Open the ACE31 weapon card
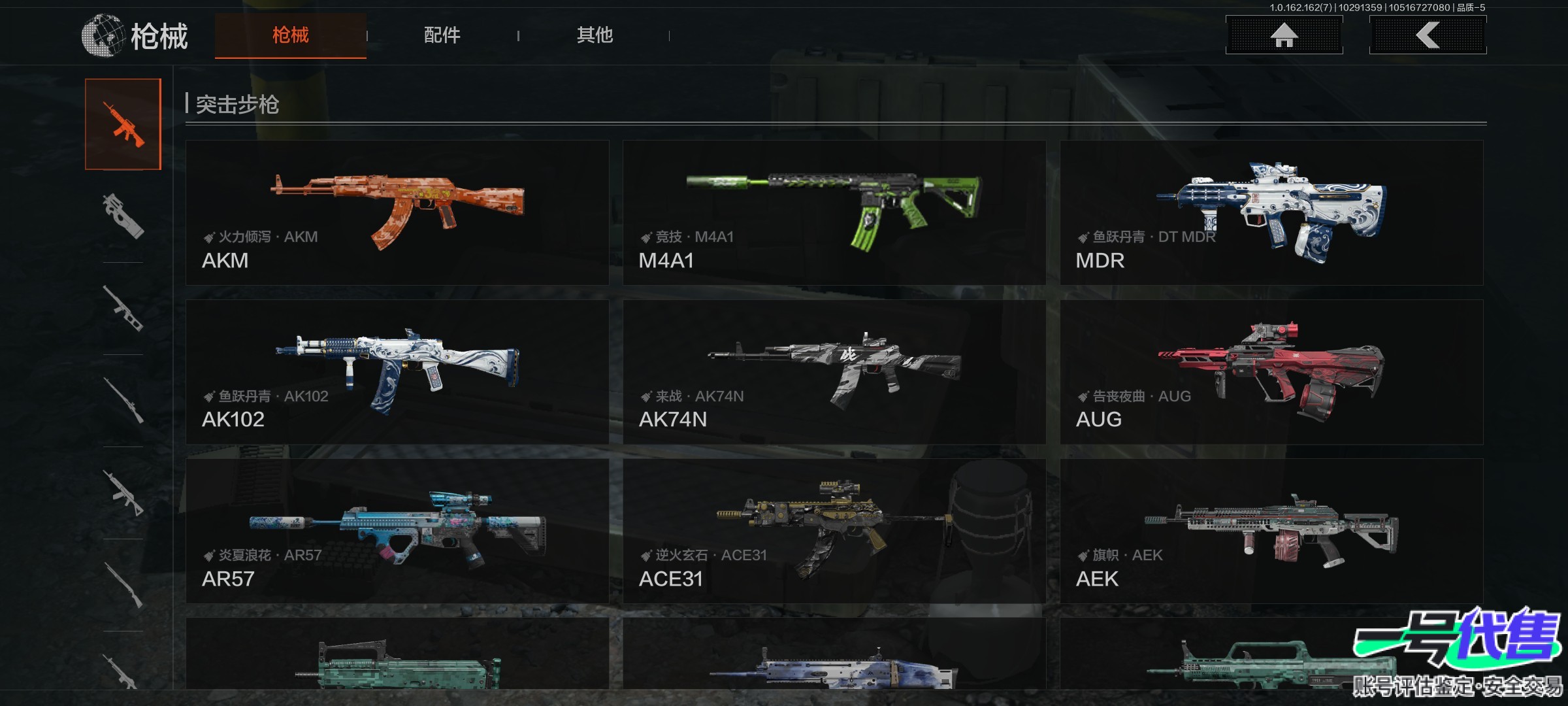1568x706 pixels. [x=834, y=531]
